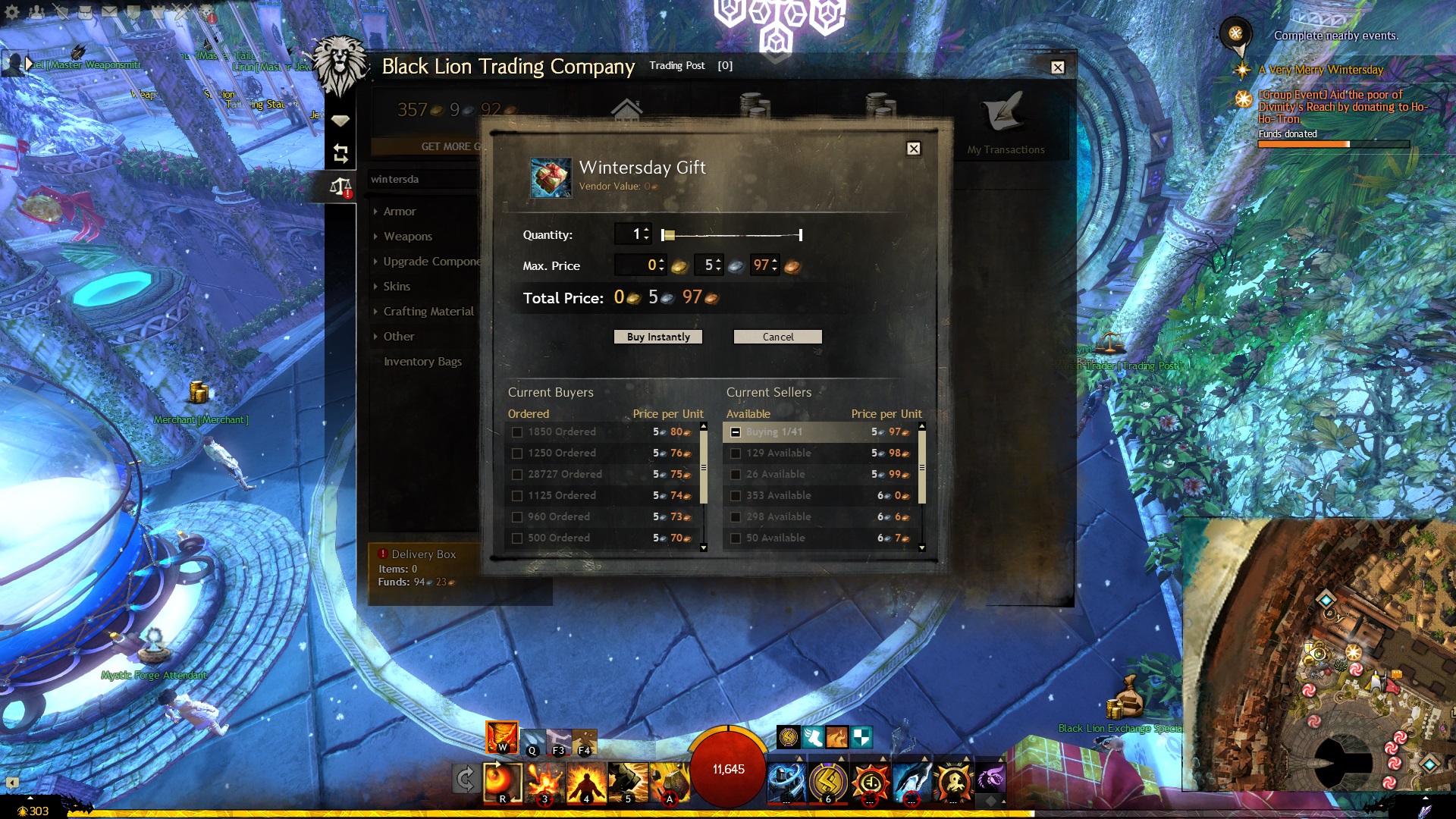Check the 353 Available seller checkbox
This screenshot has width=1456, height=819.
736,495
